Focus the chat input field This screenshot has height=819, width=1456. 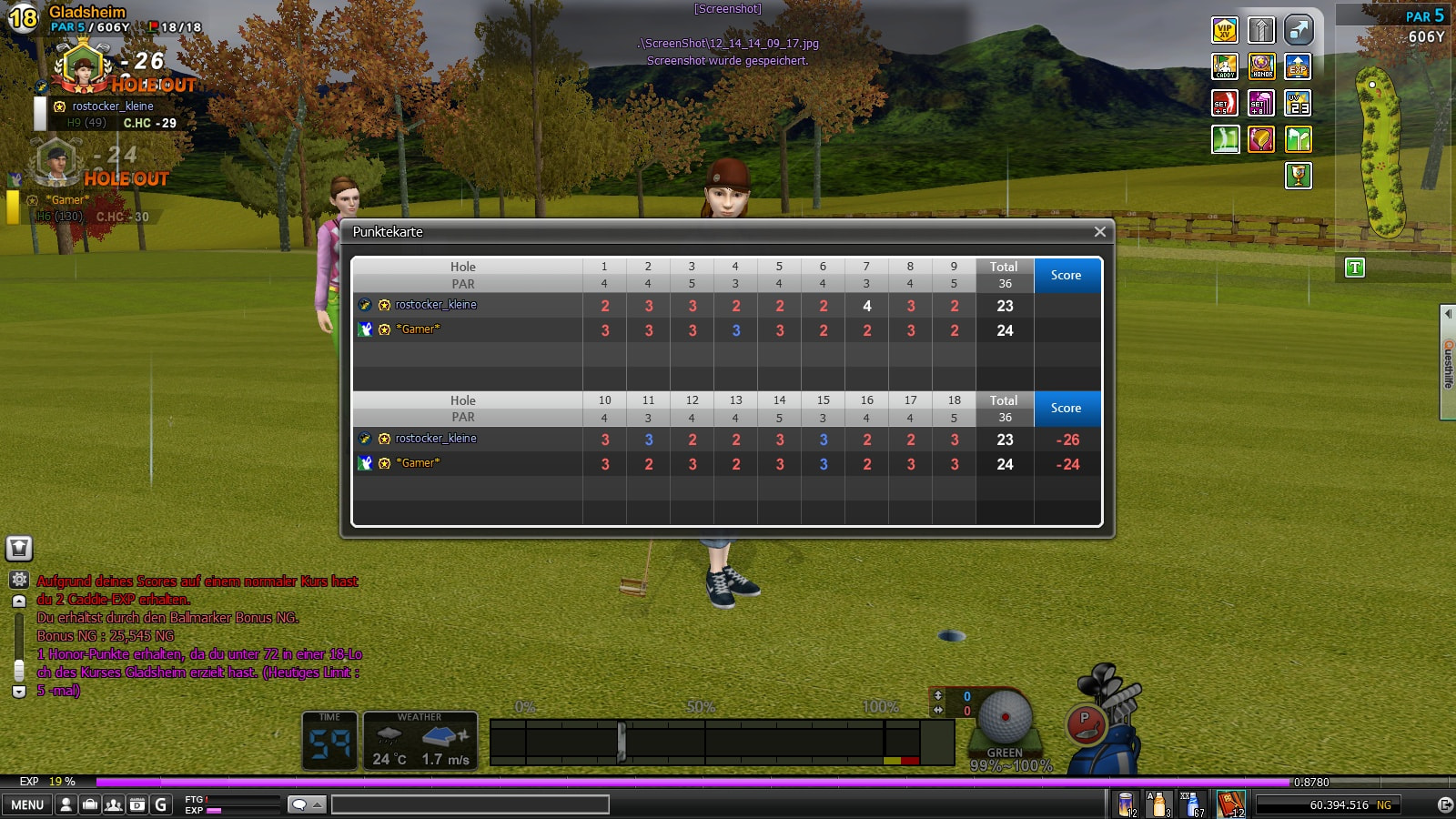(470, 804)
